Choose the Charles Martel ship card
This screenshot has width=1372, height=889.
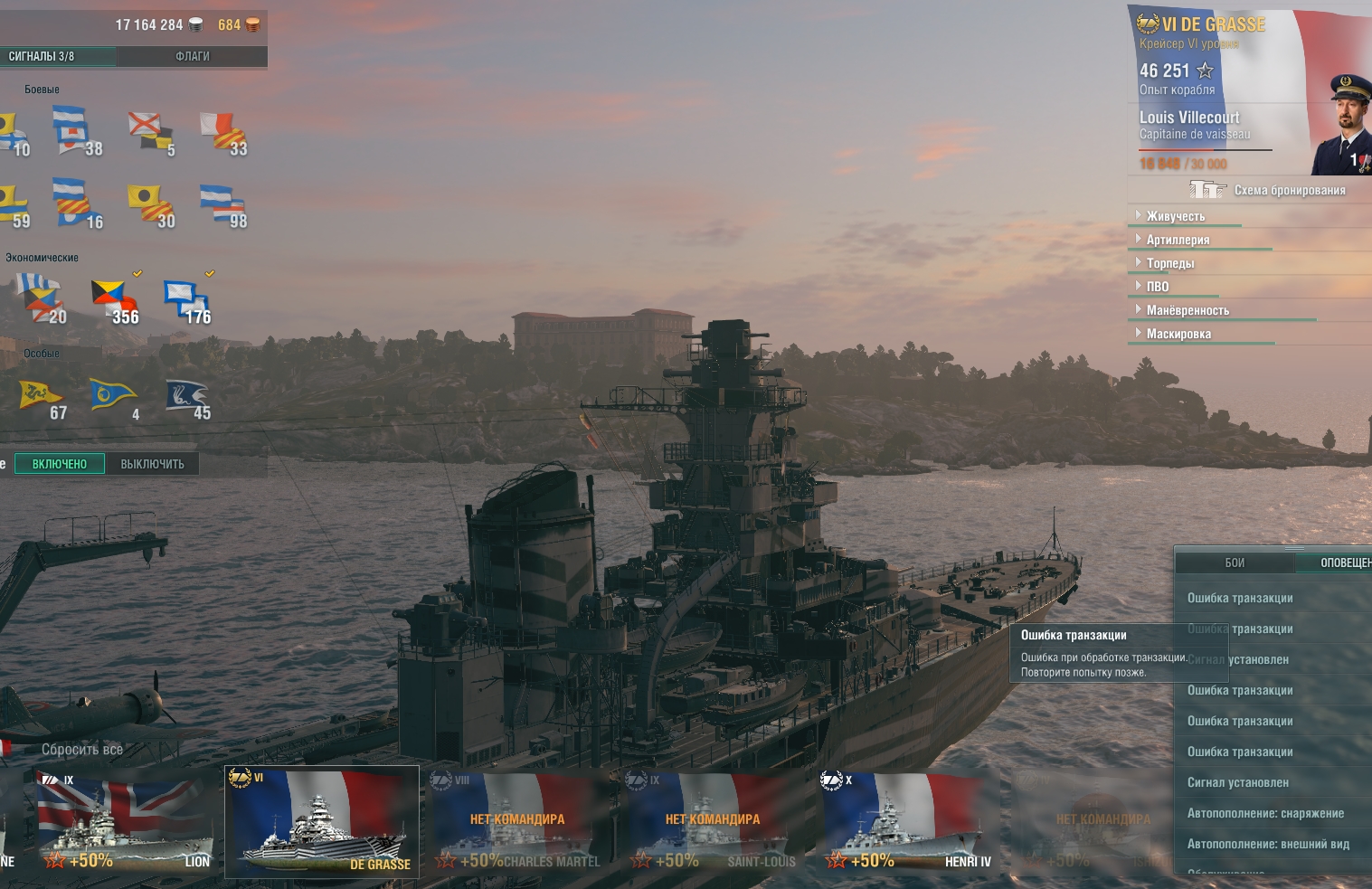click(x=517, y=821)
